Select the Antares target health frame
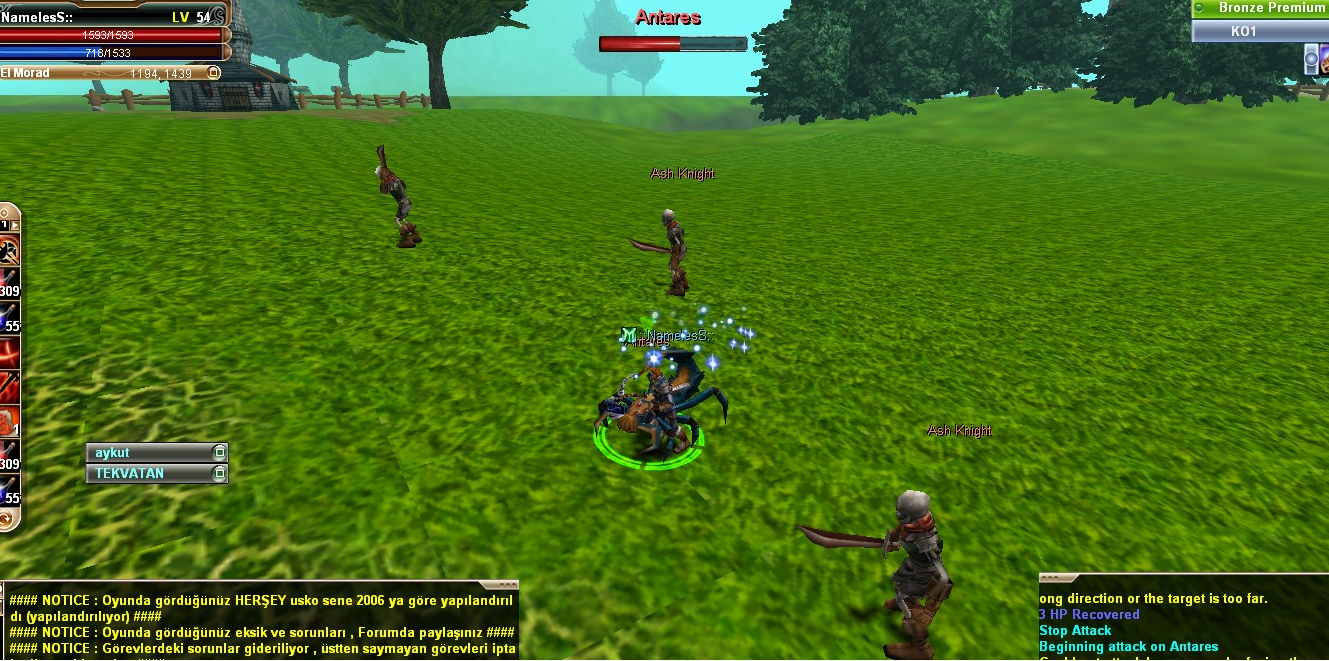 (x=673, y=44)
